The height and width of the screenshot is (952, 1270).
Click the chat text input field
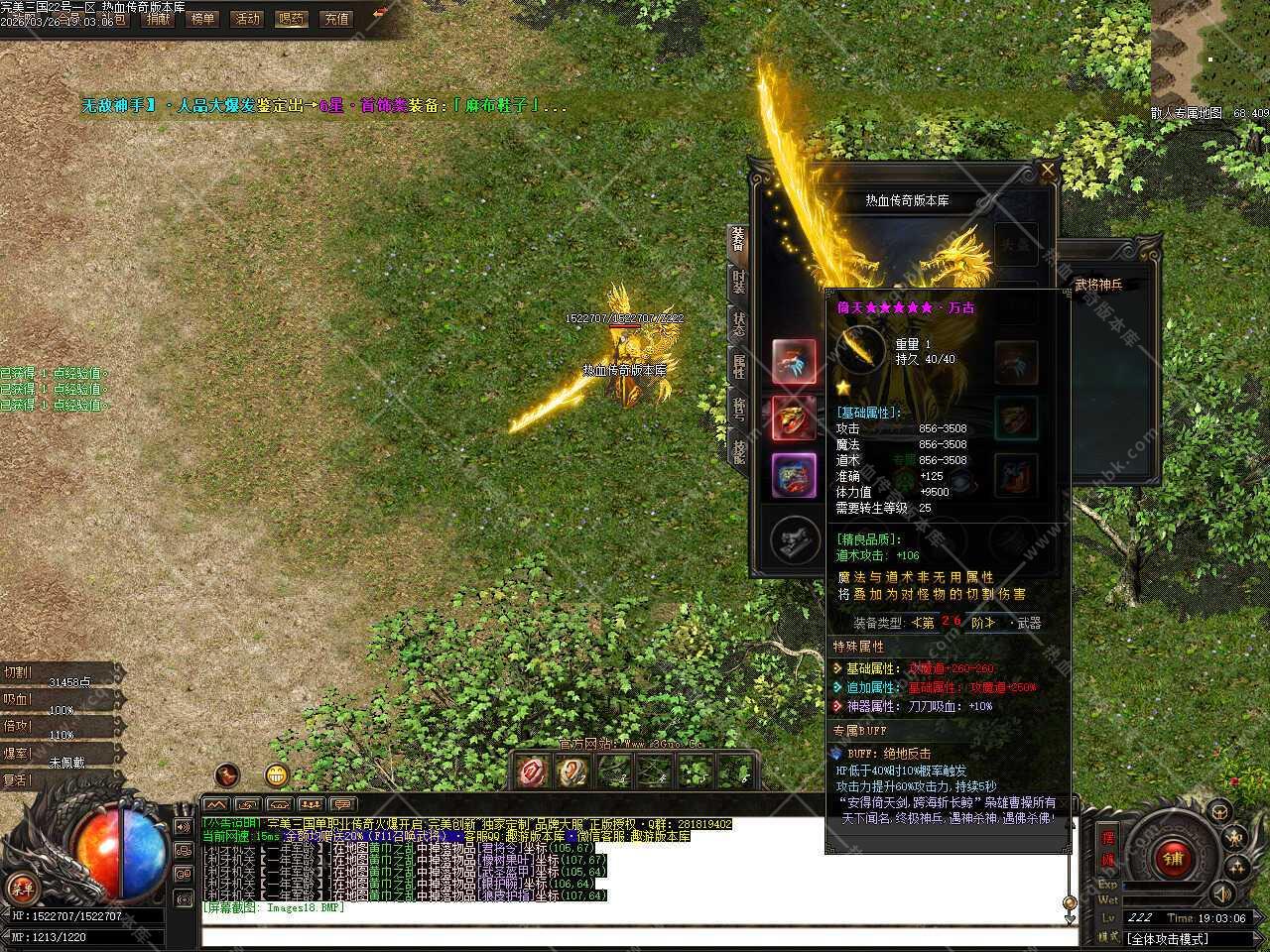coord(635,937)
